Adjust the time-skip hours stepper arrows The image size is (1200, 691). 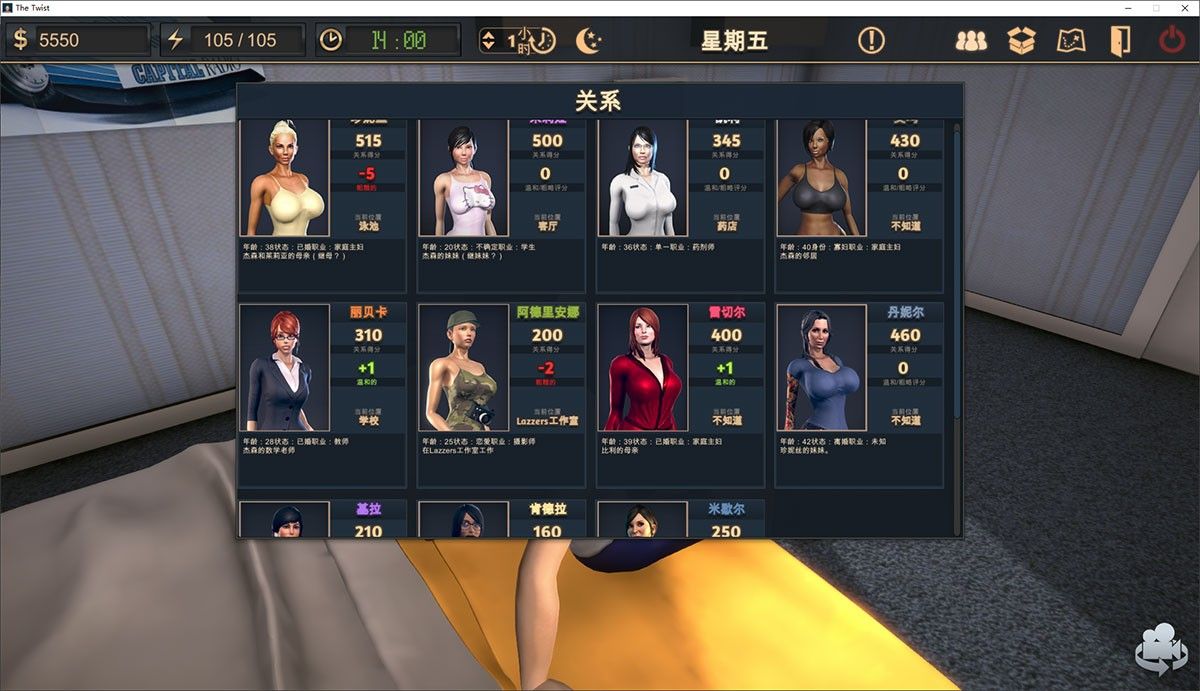488,41
